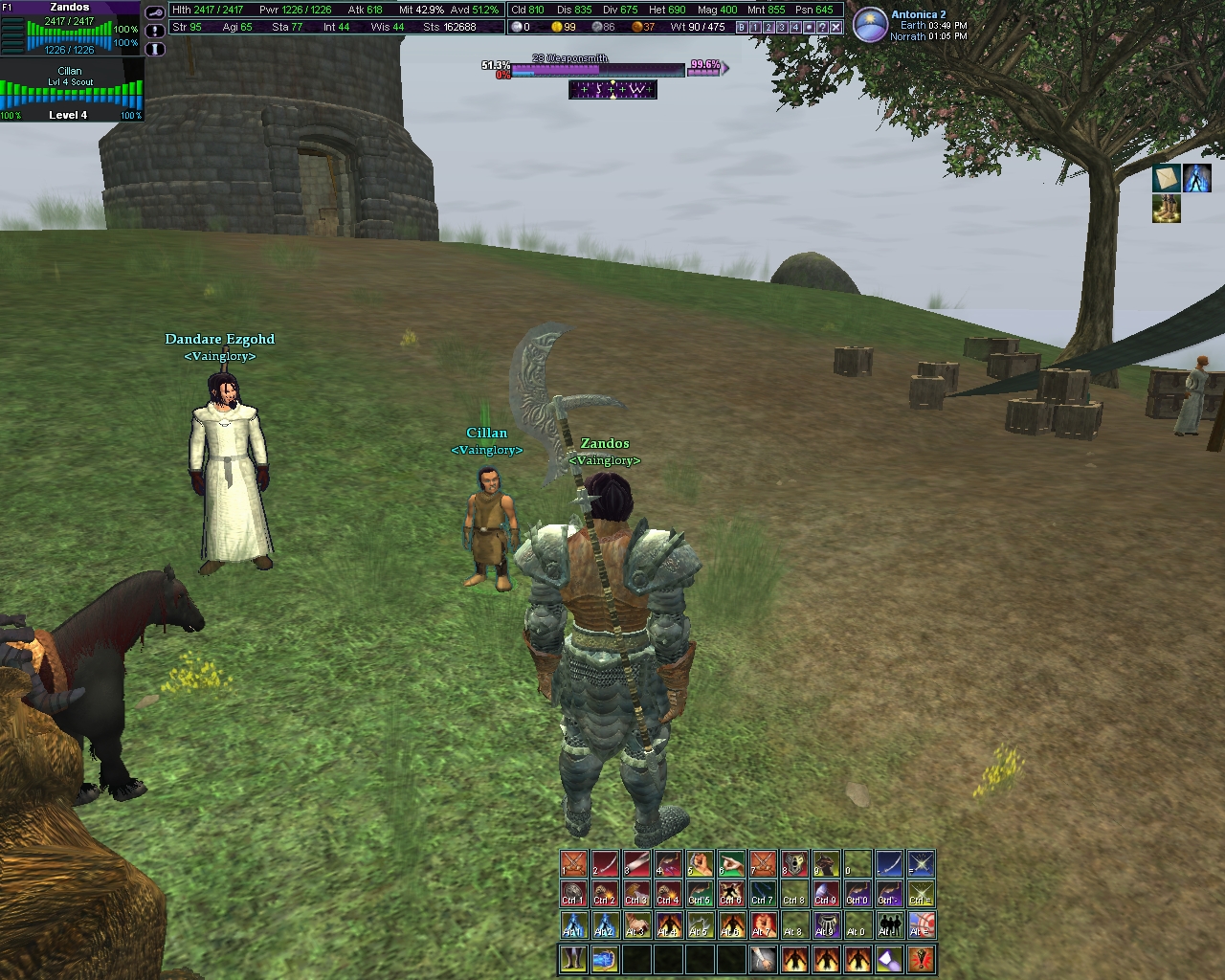Activate the three silhouettes group ability
1225x980 pixels.
(x=889, y=925)
